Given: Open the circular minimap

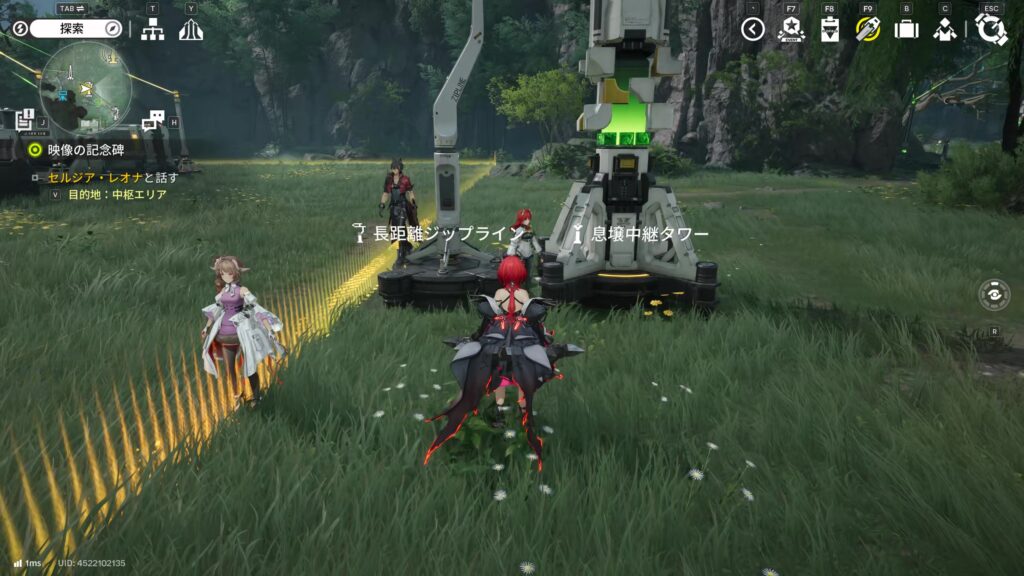Looking at the screenshot, I should tap(86, 89).
